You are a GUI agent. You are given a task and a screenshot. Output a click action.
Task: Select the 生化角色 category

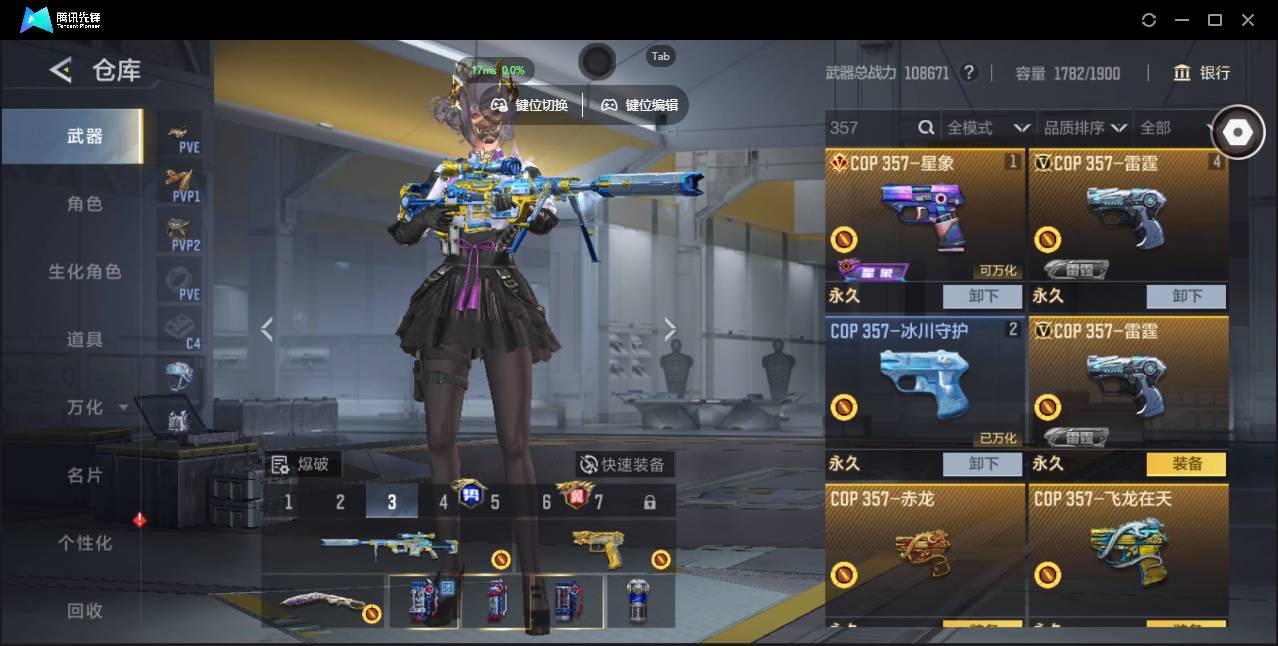click(84, 272)
